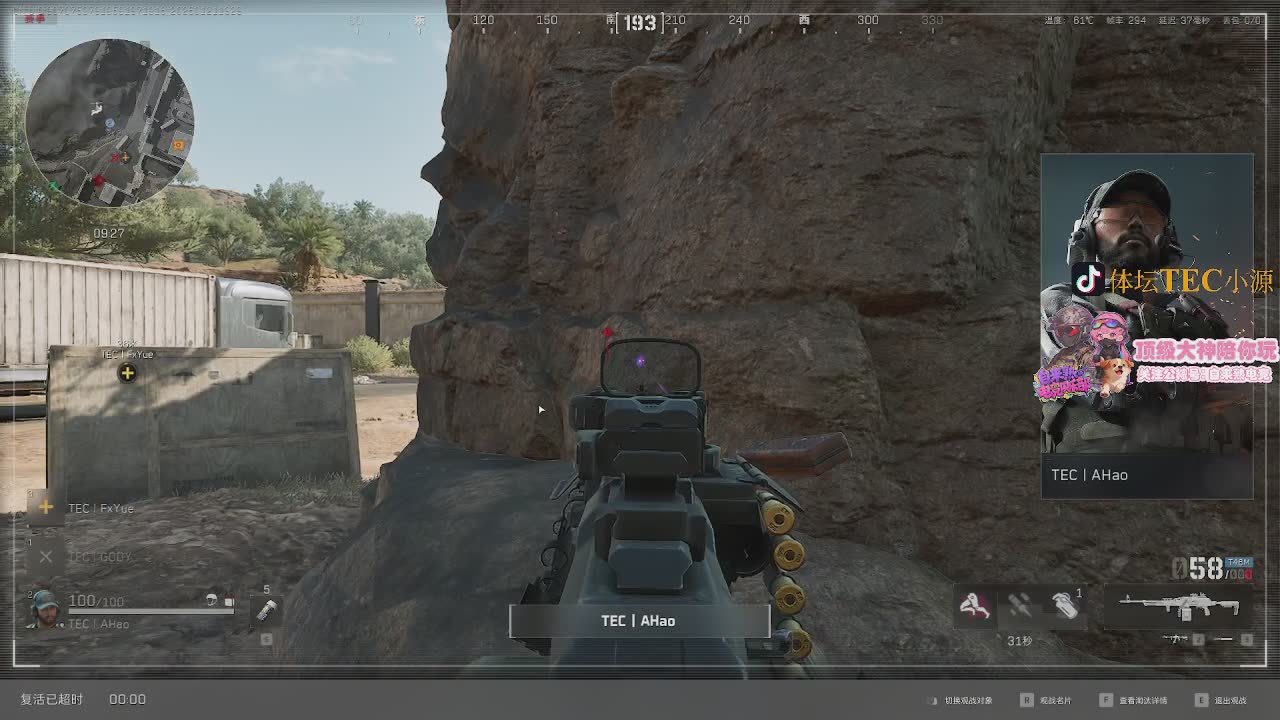Click TEC | AHao's portrait in squad list
This screenshot has width=1280, height=720.
pyautogui.click(x=46, y=608)
